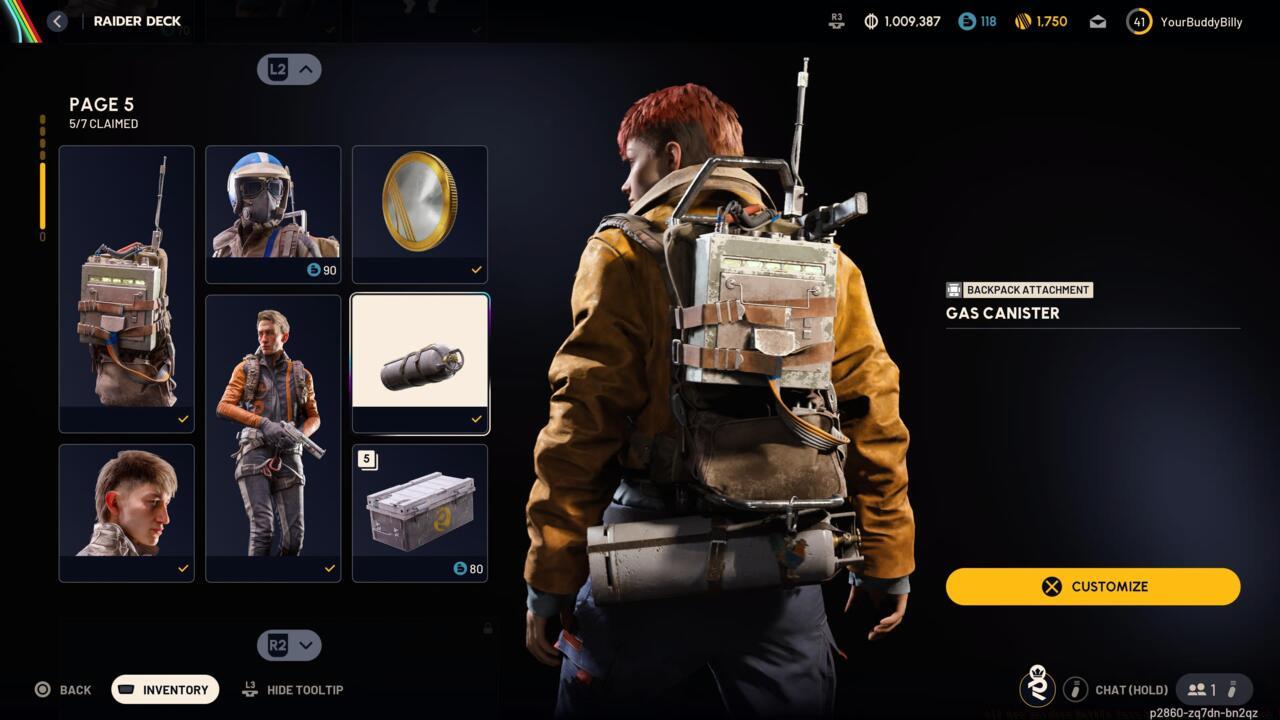Open the mailbox envelope icon
Viewport: 1280px width, 720px height.
[x=1096, y=20]
